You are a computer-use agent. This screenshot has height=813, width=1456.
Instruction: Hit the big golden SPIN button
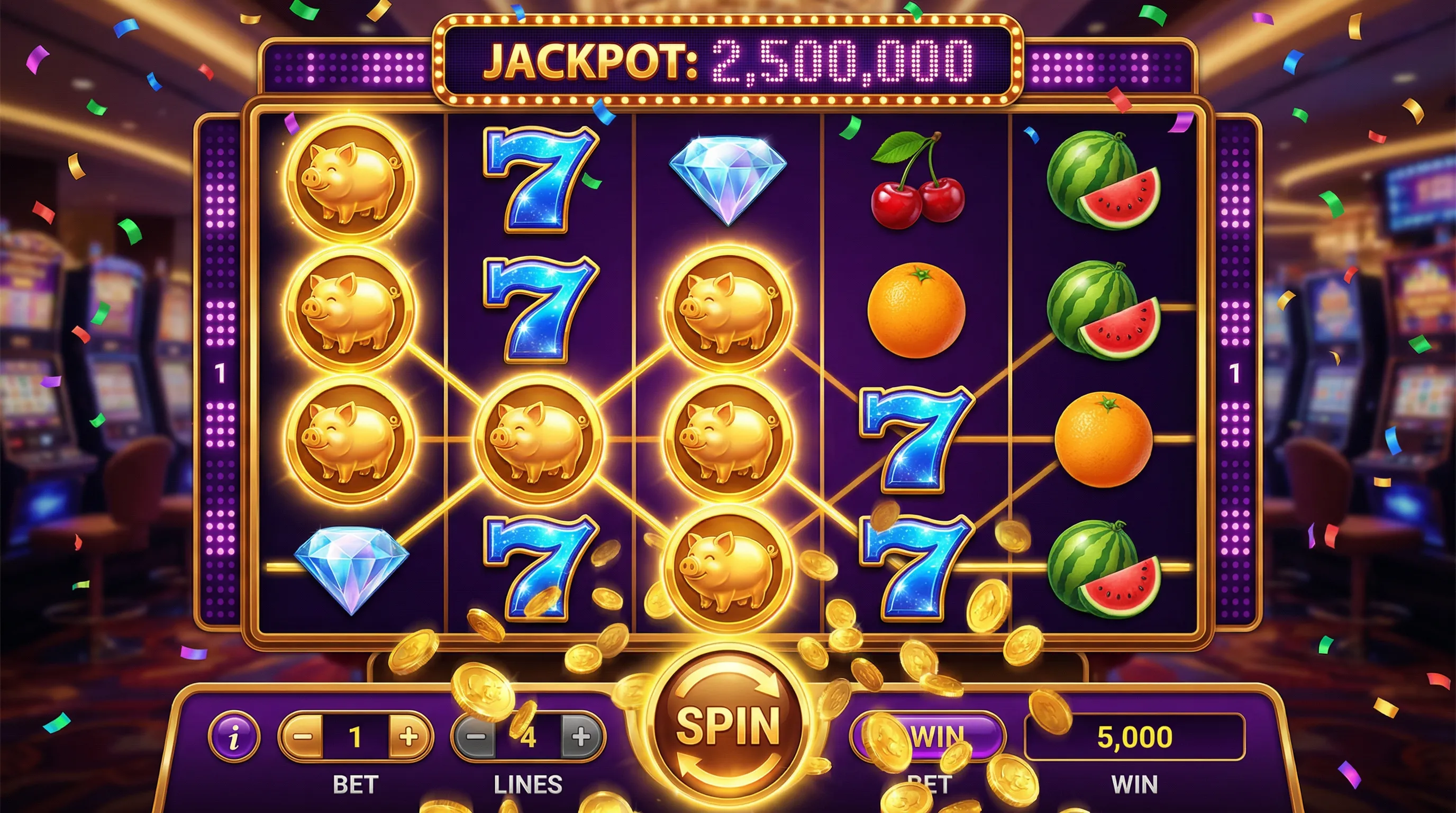(728, 726)
